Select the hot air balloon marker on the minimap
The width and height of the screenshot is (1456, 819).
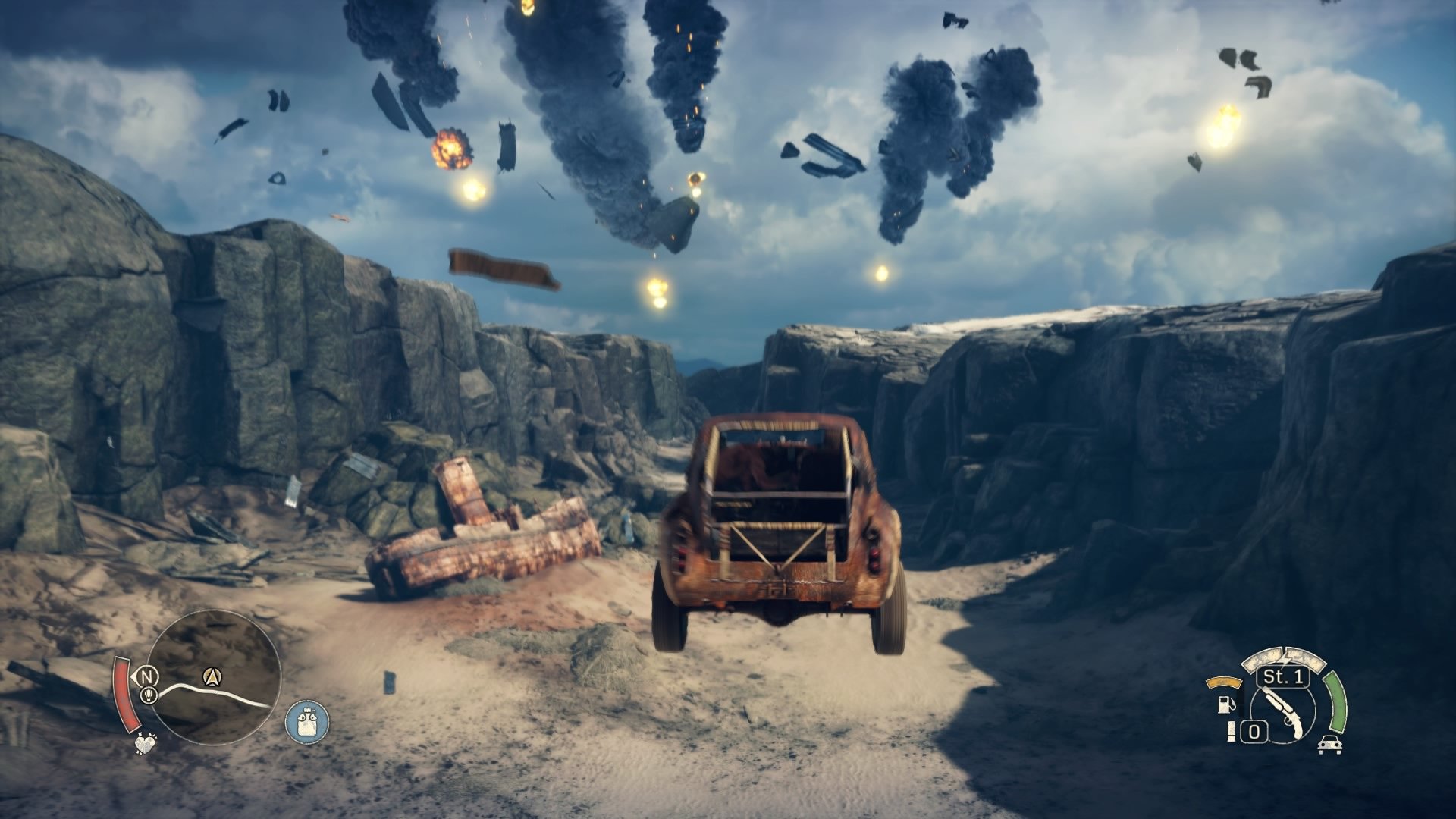[x=148, y=695]
